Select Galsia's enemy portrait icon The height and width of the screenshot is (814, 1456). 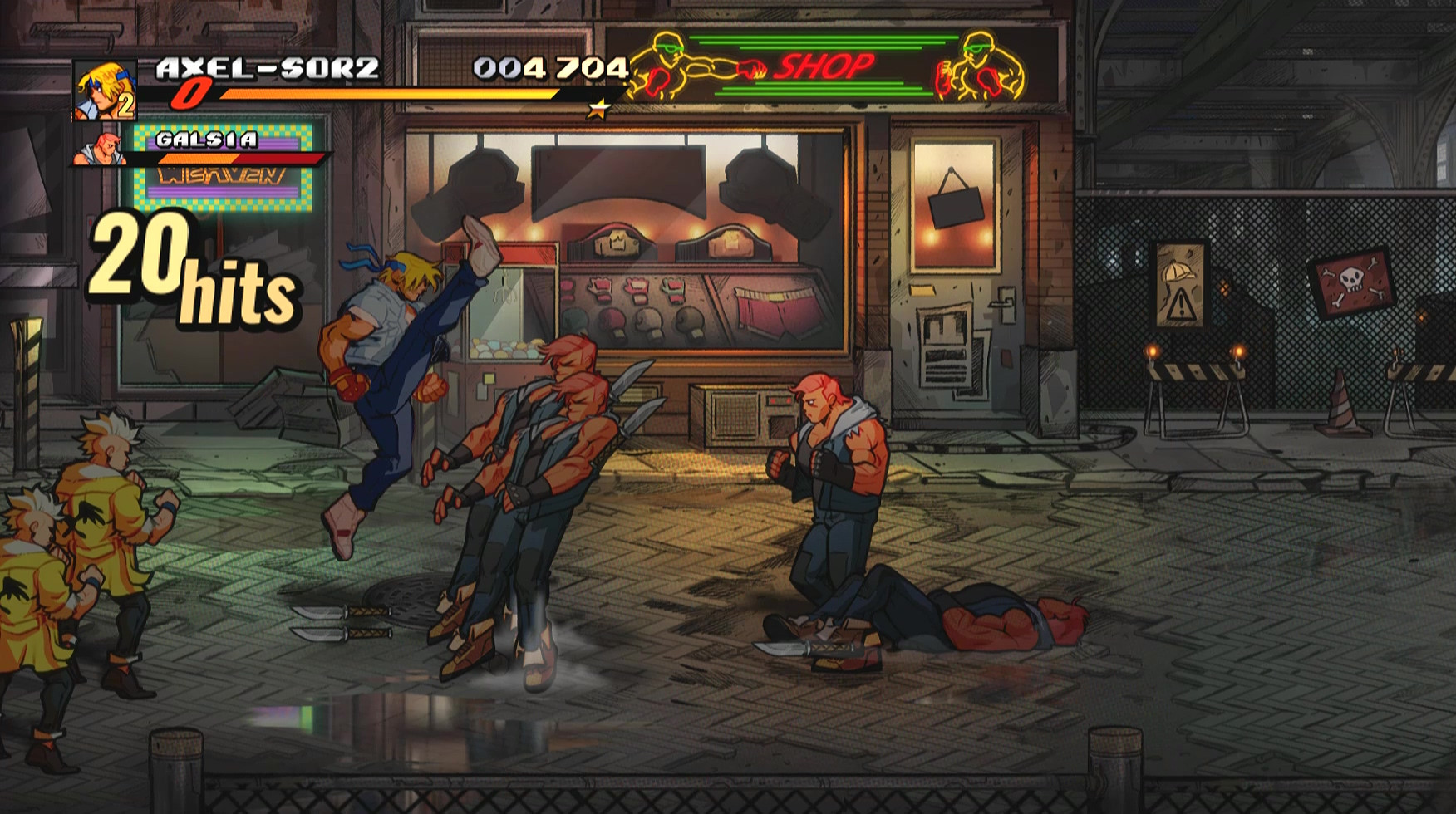(101, 150)
